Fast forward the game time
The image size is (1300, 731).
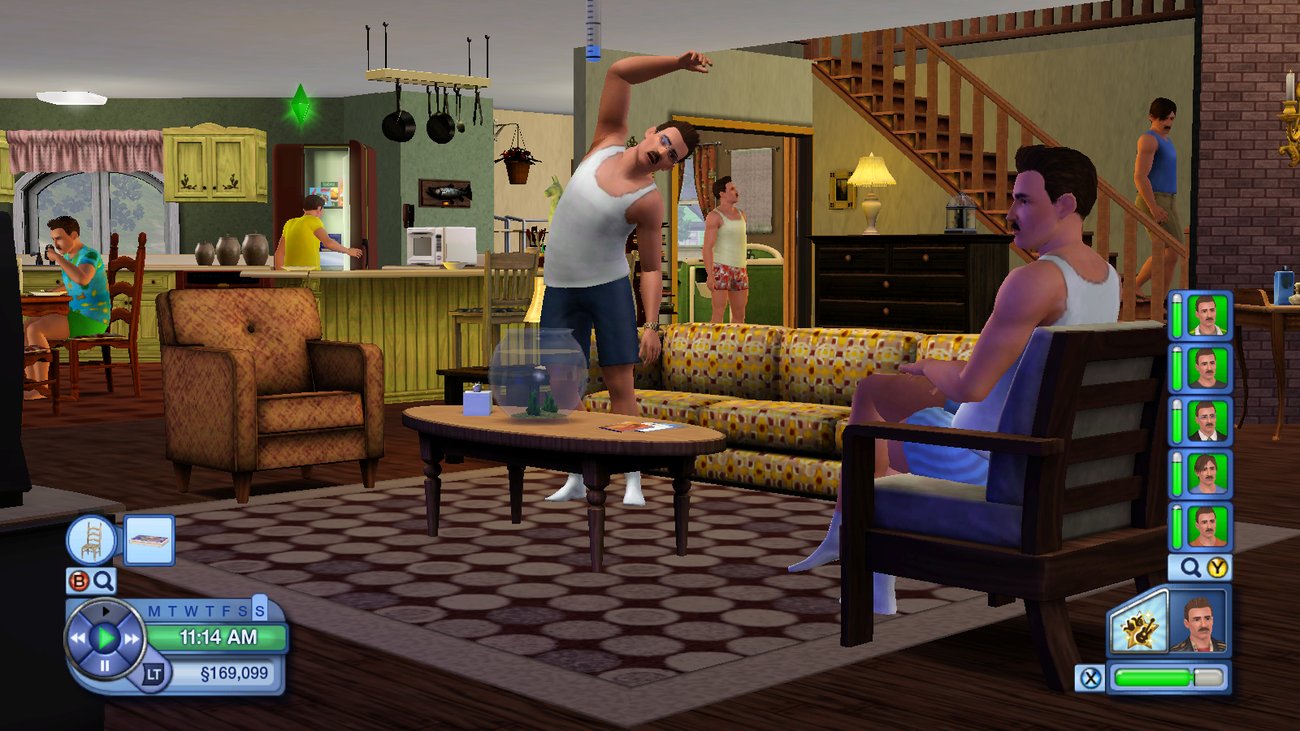click(133, 636)
